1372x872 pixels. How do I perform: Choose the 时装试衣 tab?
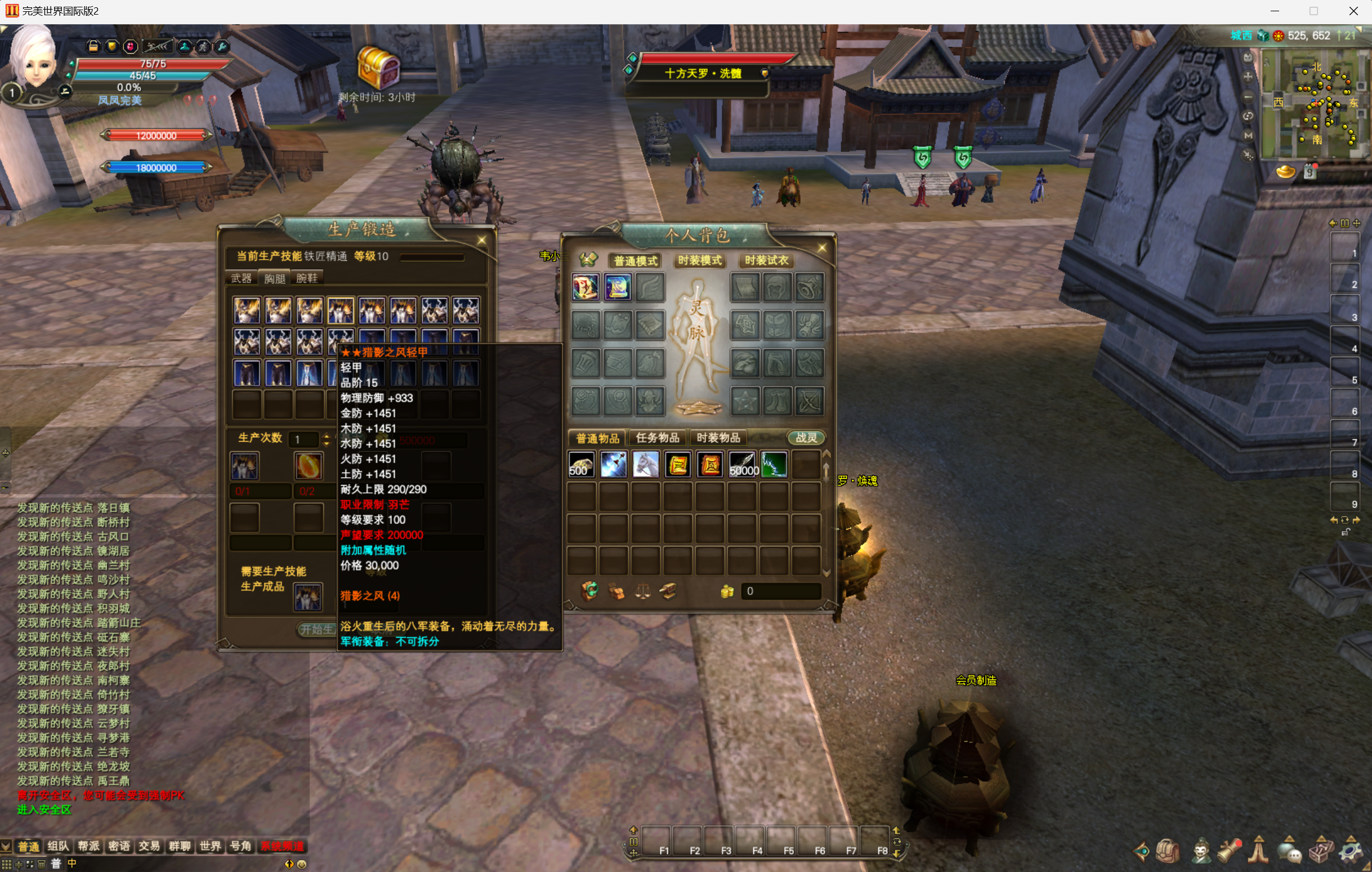[x=766, y=260]
